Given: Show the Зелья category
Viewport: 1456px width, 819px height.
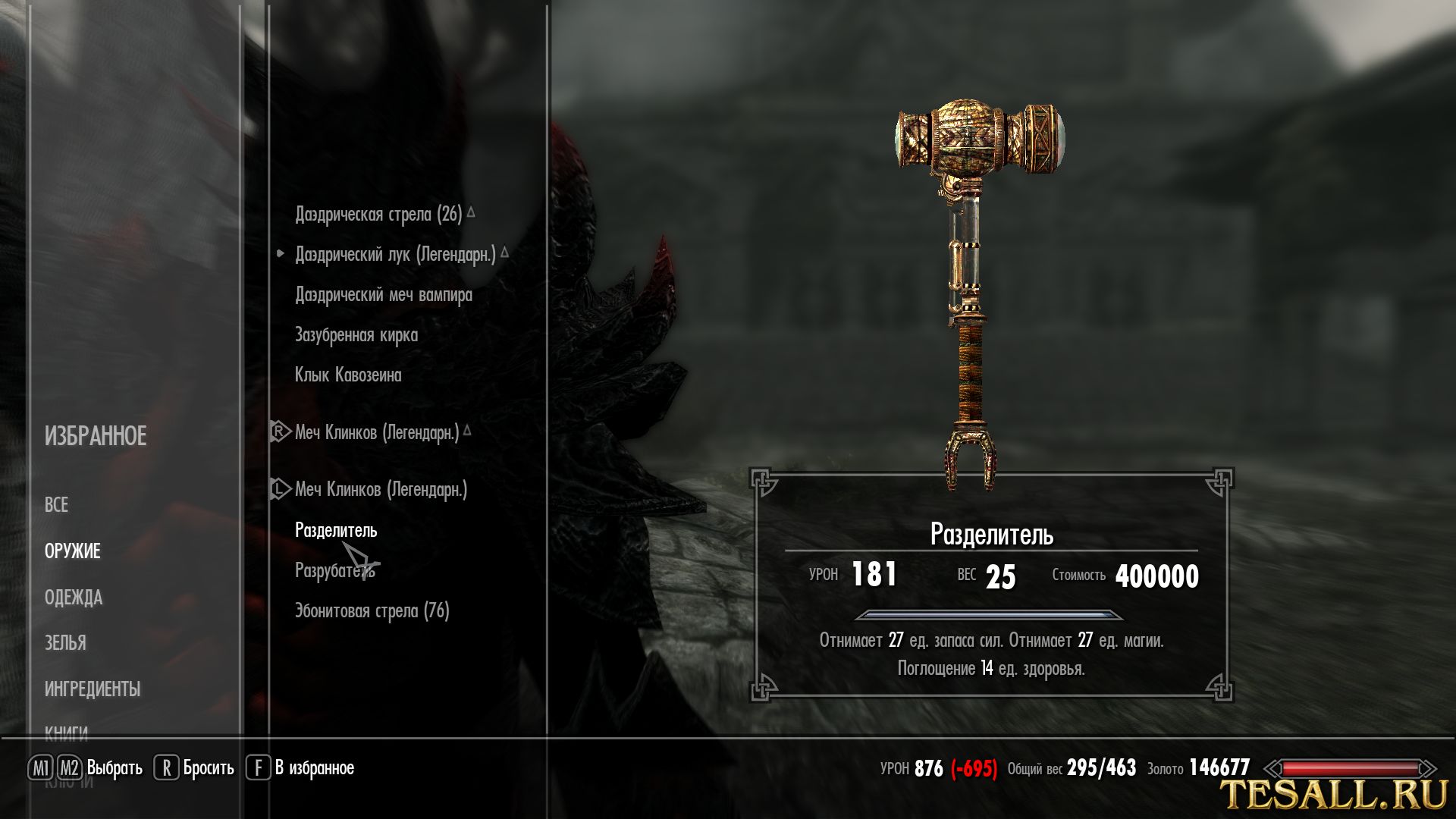Looking at the screenshot, I should [65, 643].
